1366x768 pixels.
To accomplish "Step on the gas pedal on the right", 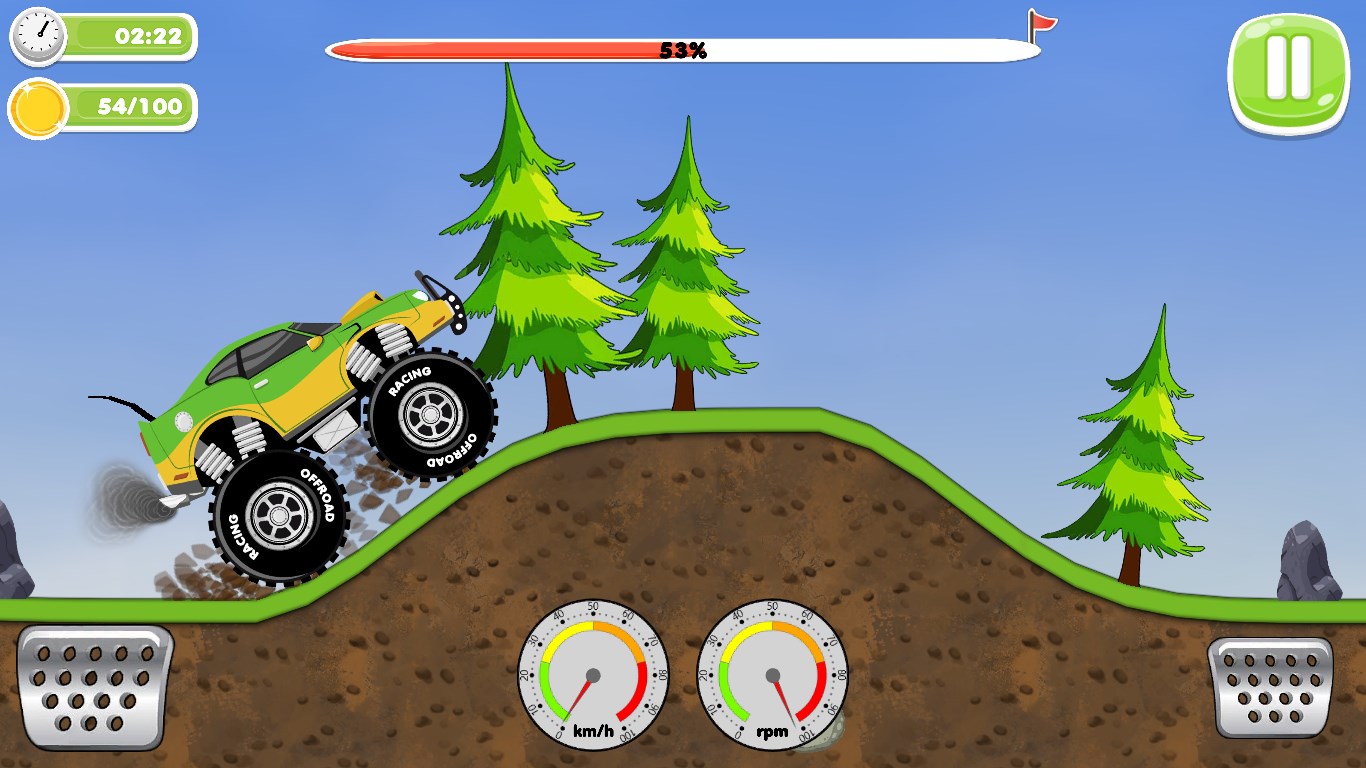I will (1270, 687).
